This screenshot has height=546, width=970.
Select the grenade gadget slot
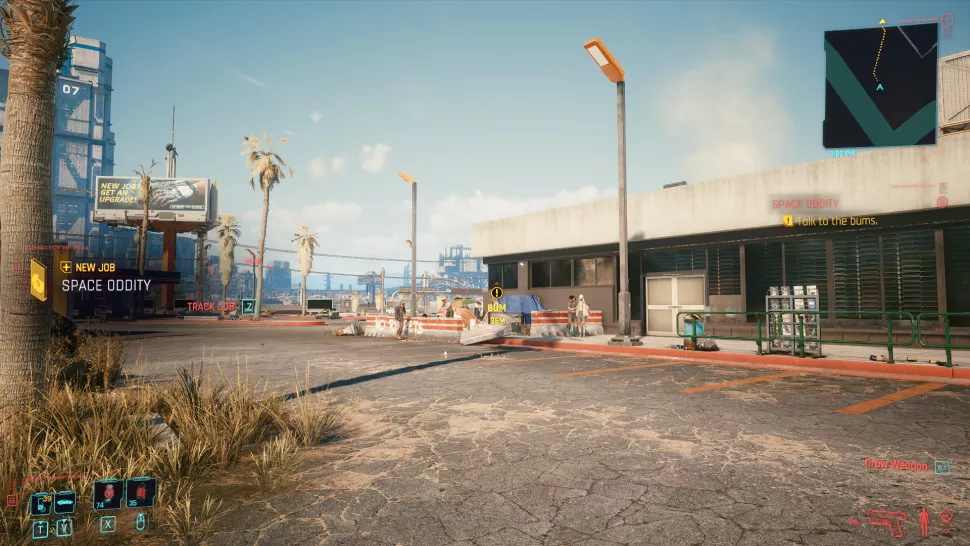pos(141,492)
